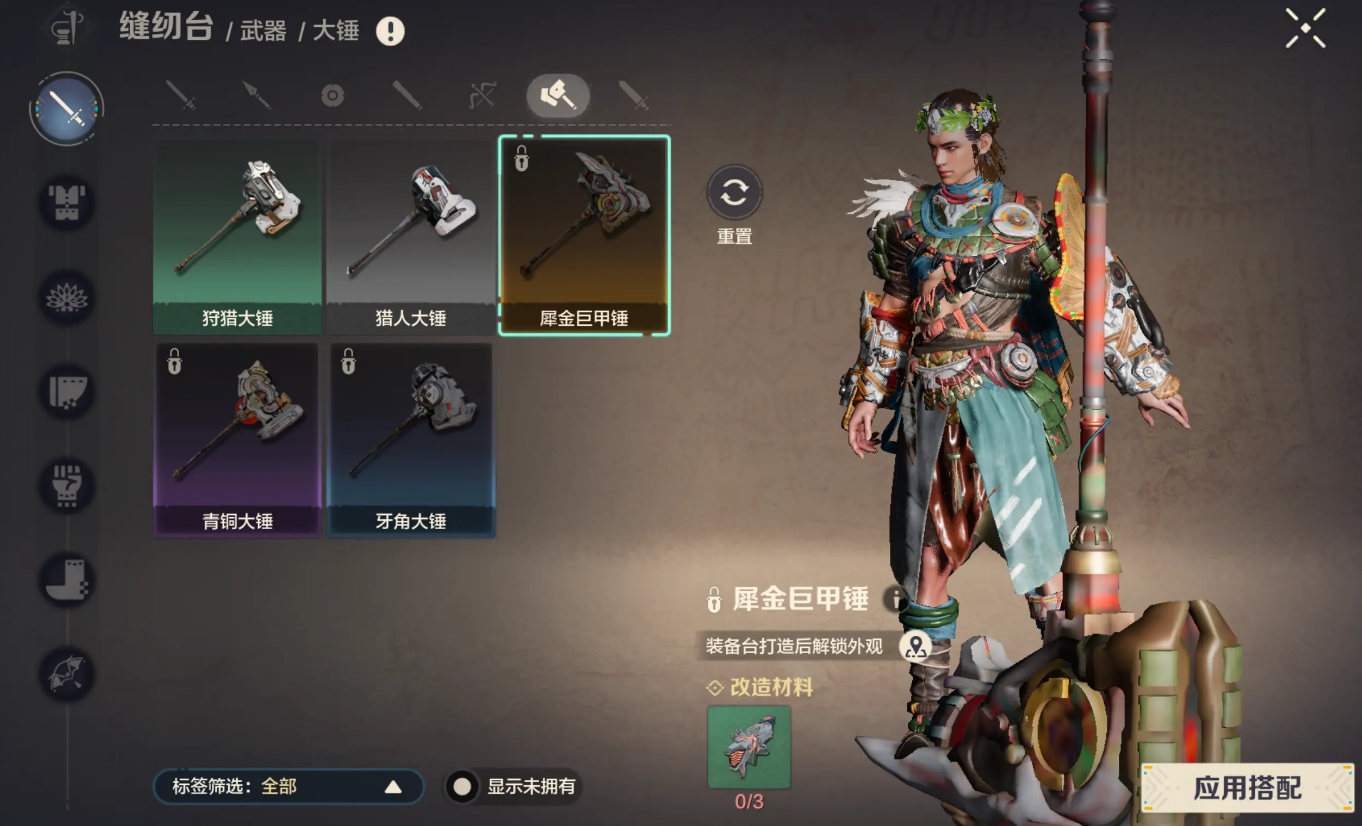This screenshot has height=826, width=1362.
Task: Toggle the 显示未拥有 option
Action: coord(462,787)
